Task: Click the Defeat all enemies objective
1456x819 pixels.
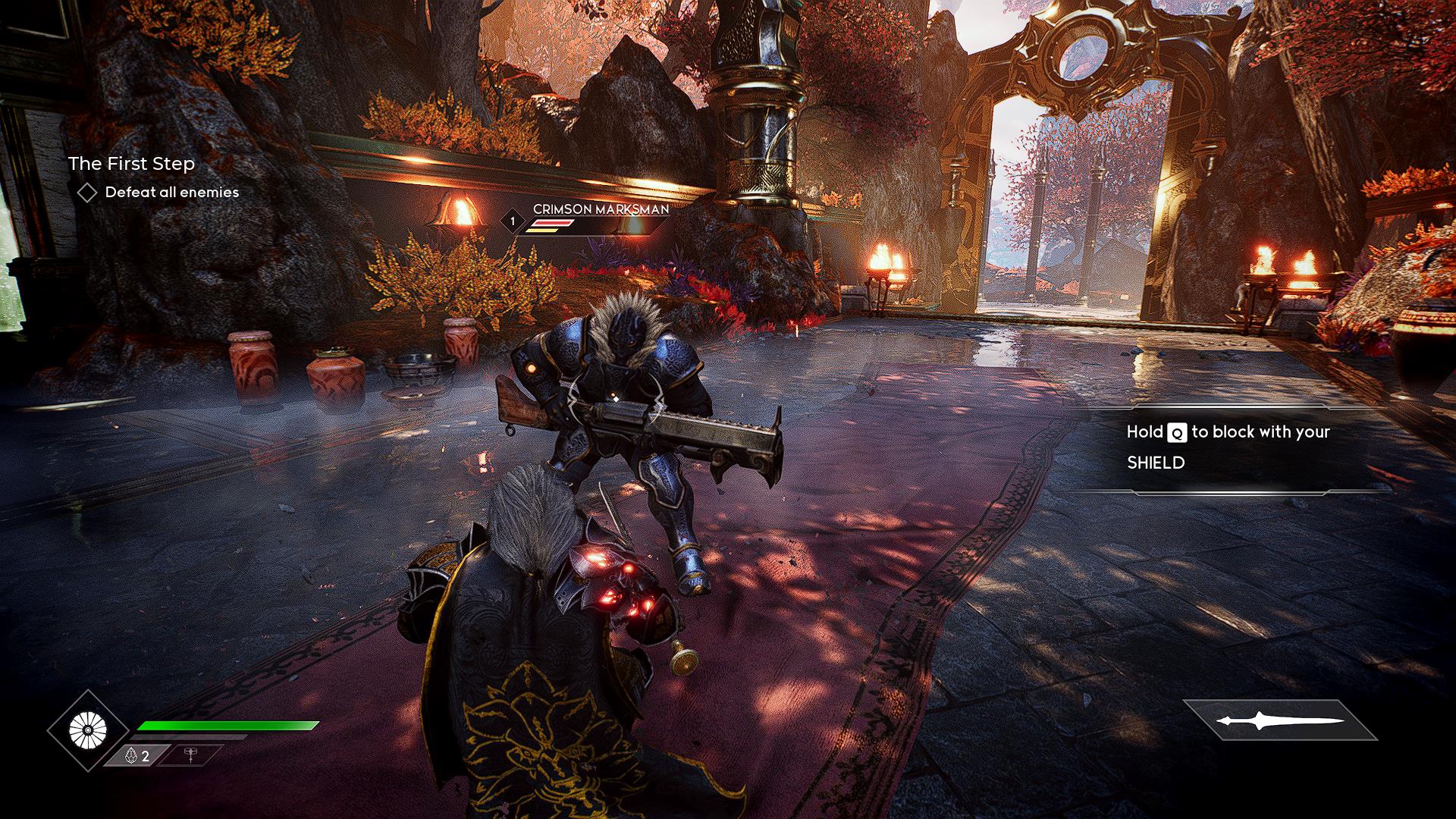Action: coord(171,193)
